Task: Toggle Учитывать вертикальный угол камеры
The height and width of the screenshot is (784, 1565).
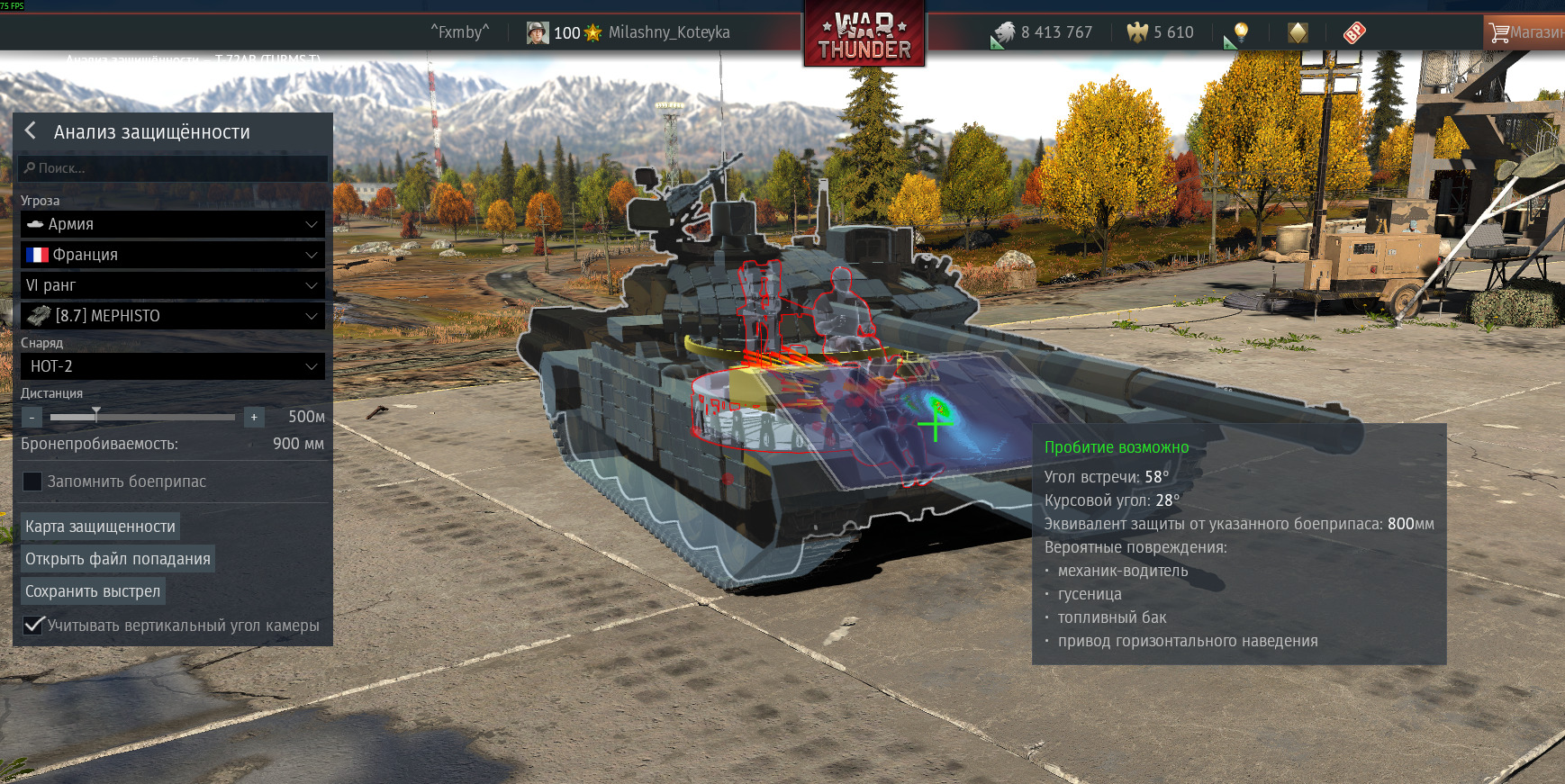Action: [33, 625]
